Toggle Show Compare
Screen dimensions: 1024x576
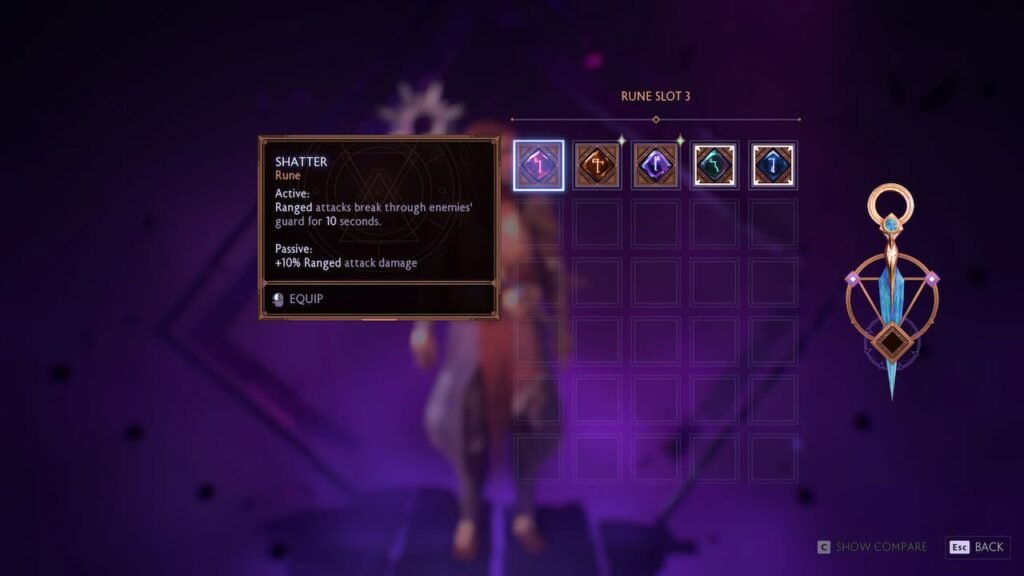pos(872,547)
